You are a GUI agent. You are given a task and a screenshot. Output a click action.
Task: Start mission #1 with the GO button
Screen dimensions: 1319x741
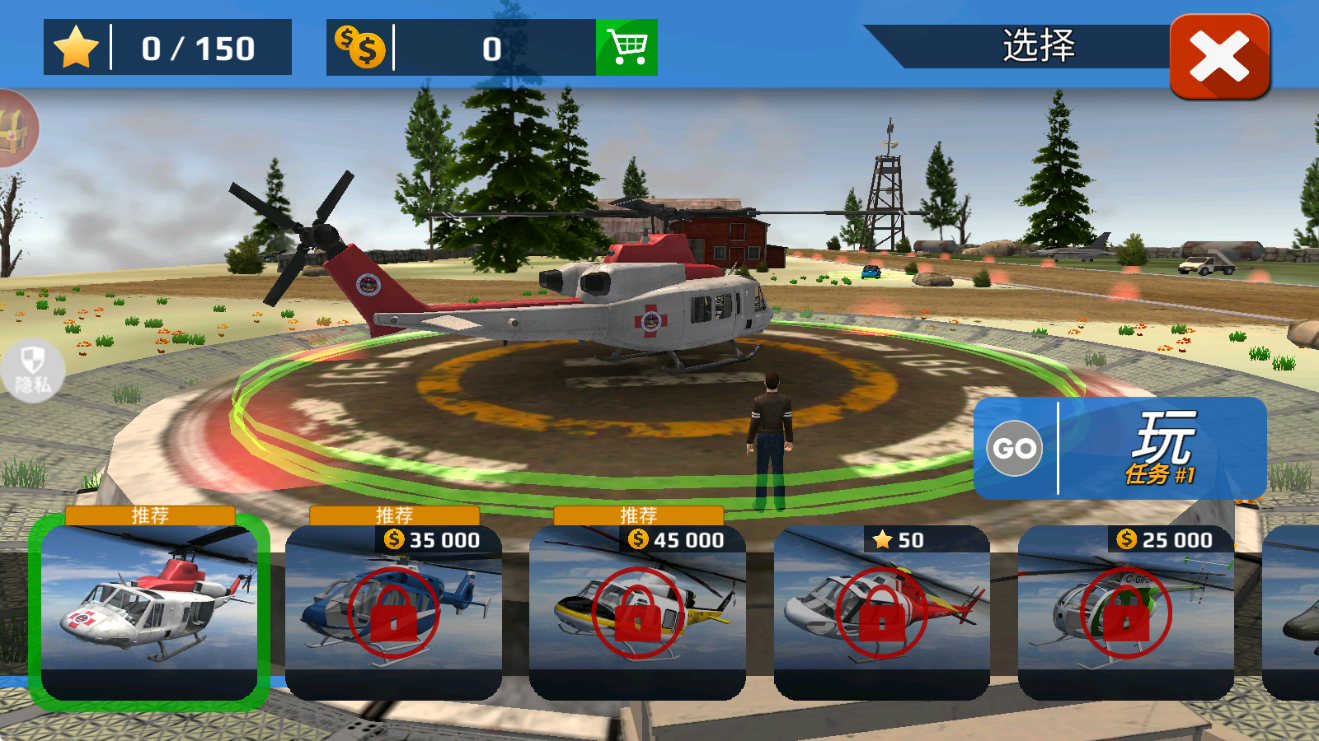pos(1015,448)
